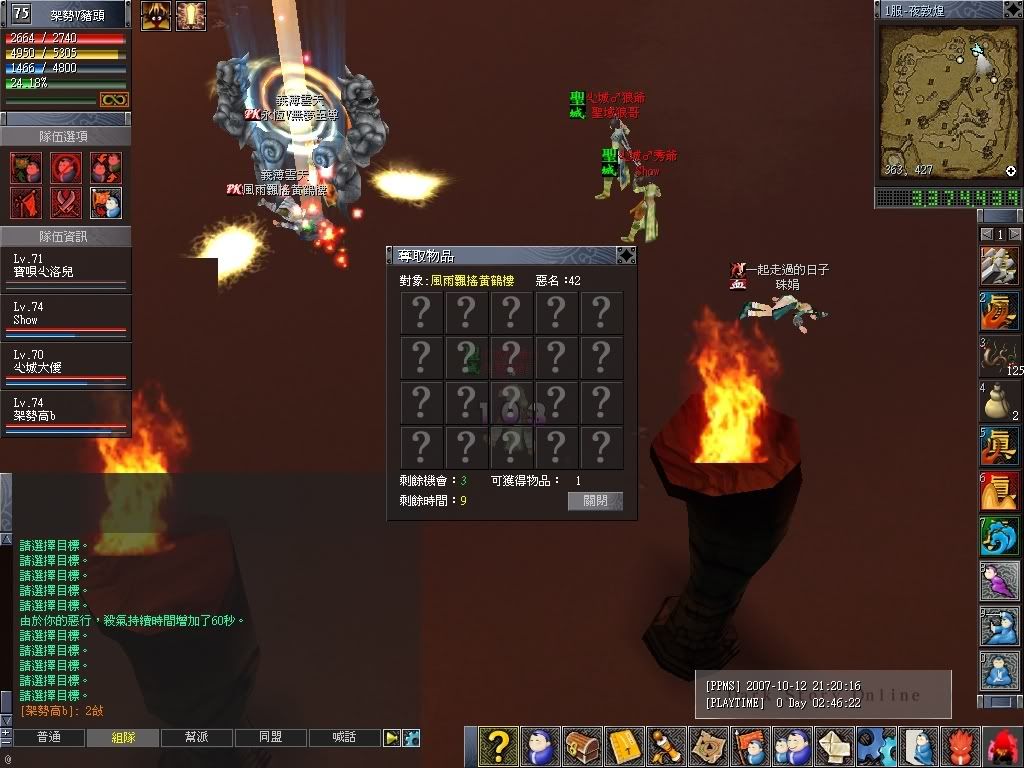Open the treasure chest inventory icon
This screenshot has height=768, width=1024.
coord(582,746)
